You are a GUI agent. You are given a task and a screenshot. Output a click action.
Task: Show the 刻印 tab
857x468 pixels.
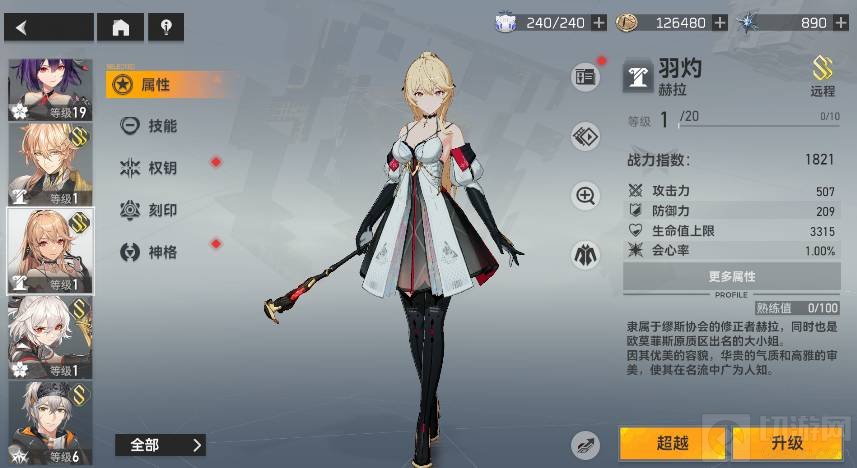pos(161,210)
